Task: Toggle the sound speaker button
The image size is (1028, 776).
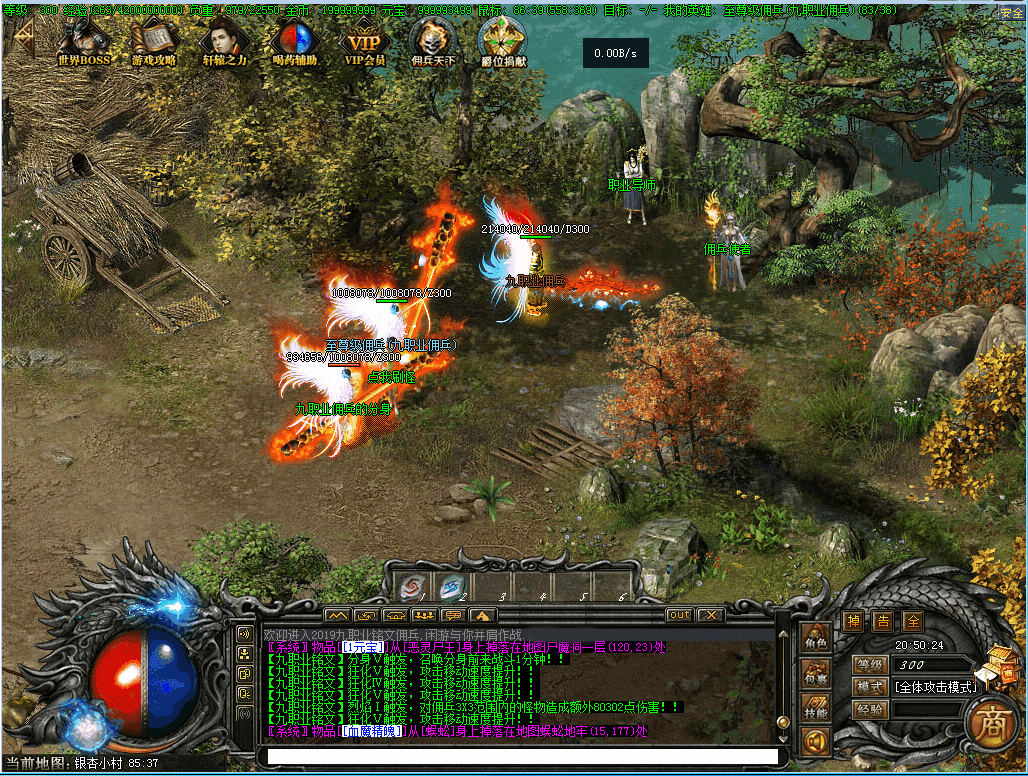Action: (816, 743)
